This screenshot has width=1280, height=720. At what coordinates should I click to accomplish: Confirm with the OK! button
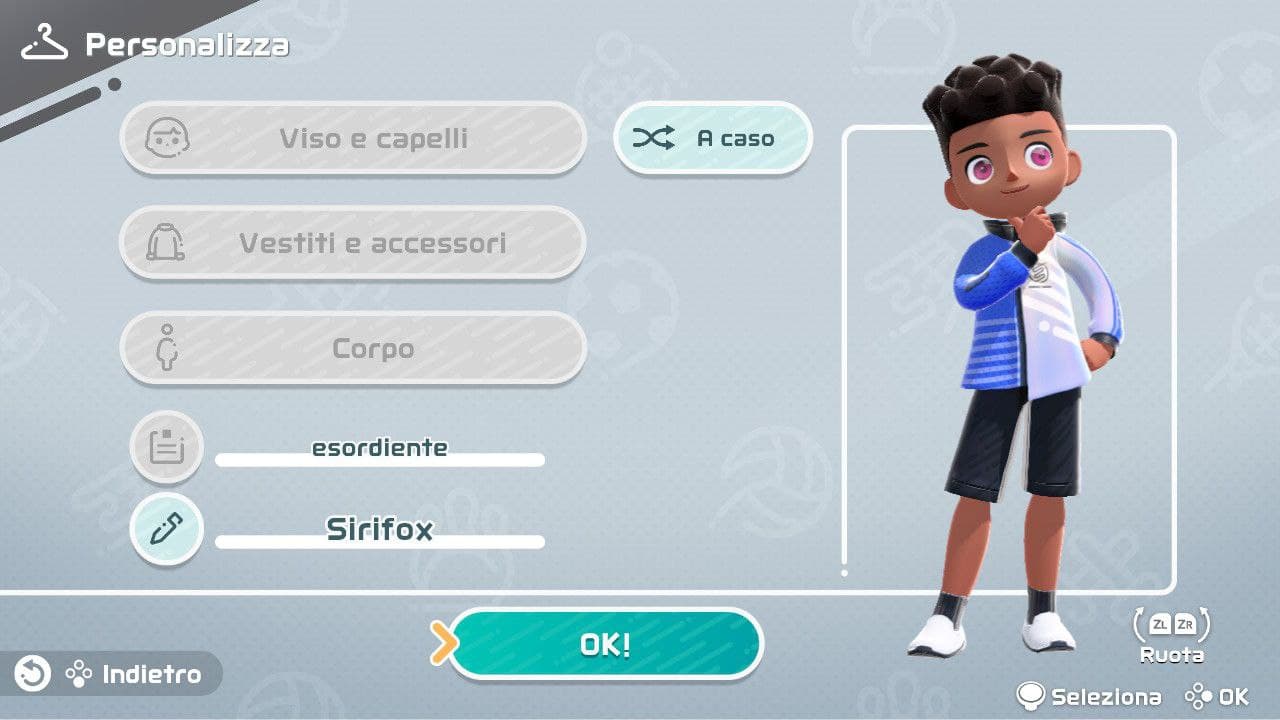605,644
